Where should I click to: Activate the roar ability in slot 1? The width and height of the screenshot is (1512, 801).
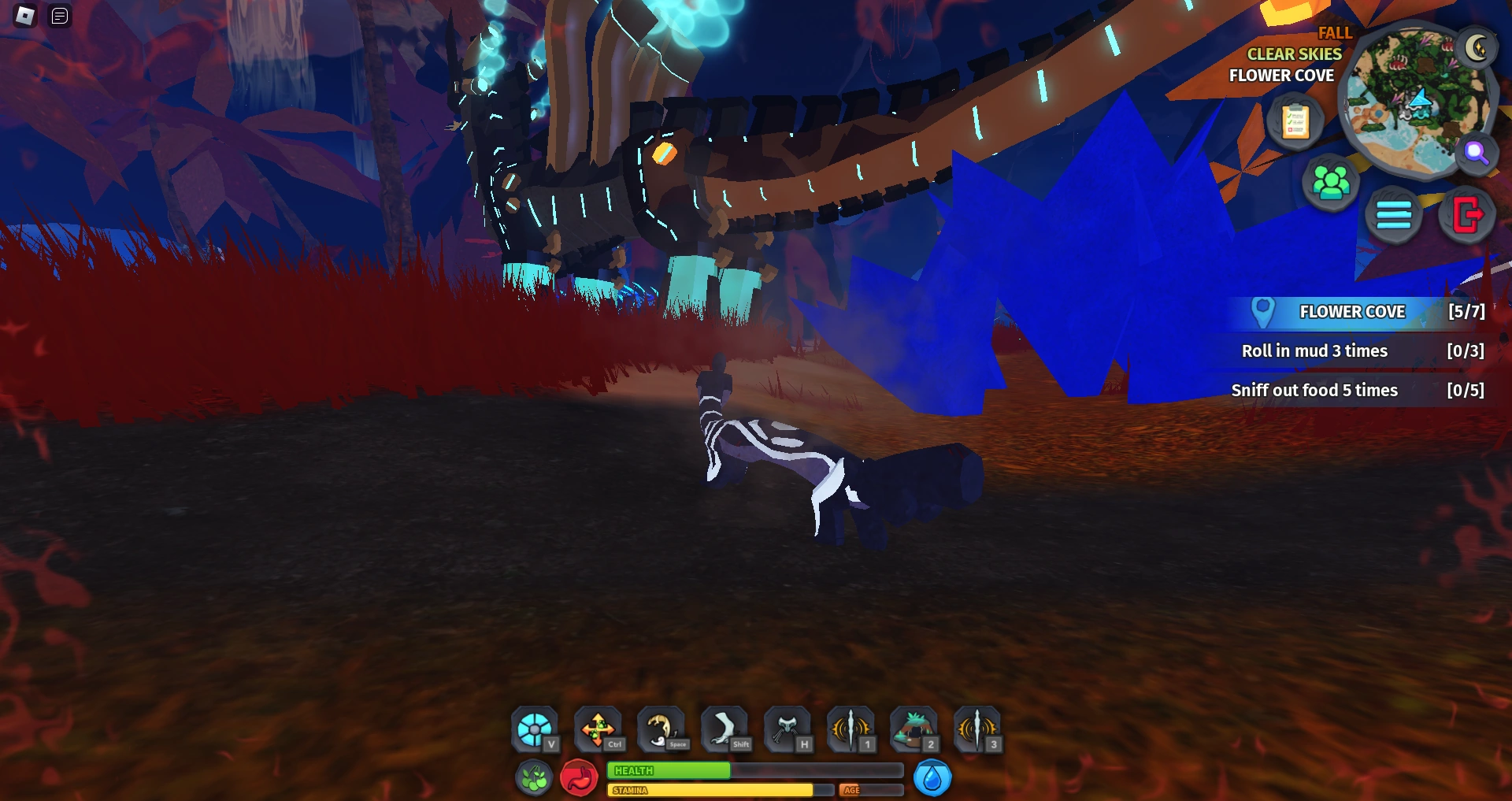pyautogui.click(x=851, y=729)
